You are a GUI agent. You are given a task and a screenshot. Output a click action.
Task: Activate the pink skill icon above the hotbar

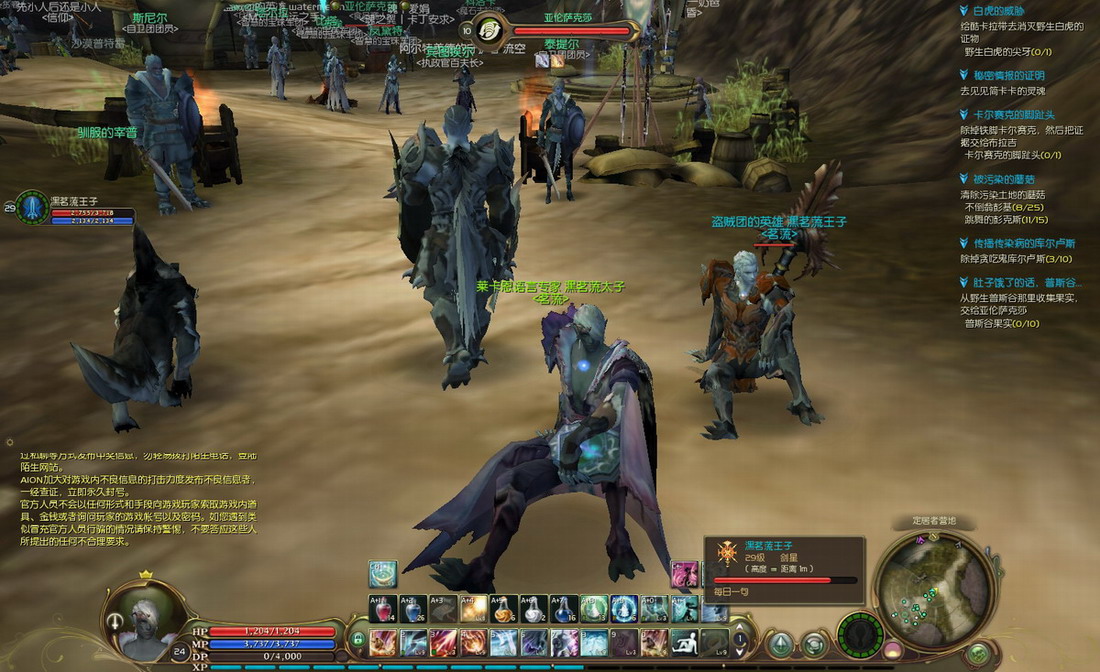pos(684,574)
